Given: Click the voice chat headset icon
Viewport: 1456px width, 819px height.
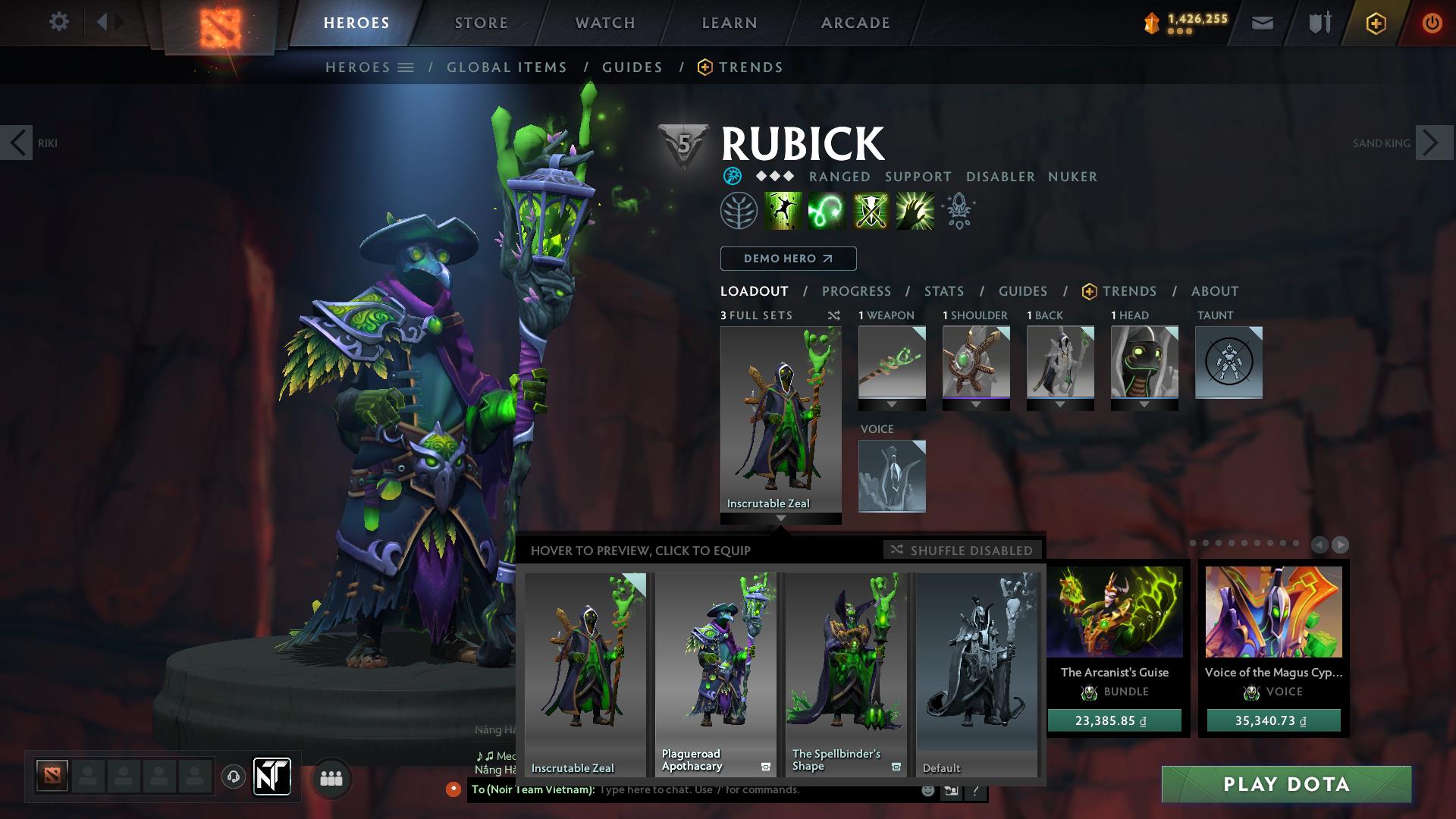Looking at the screenshot, I should point(234,777).
